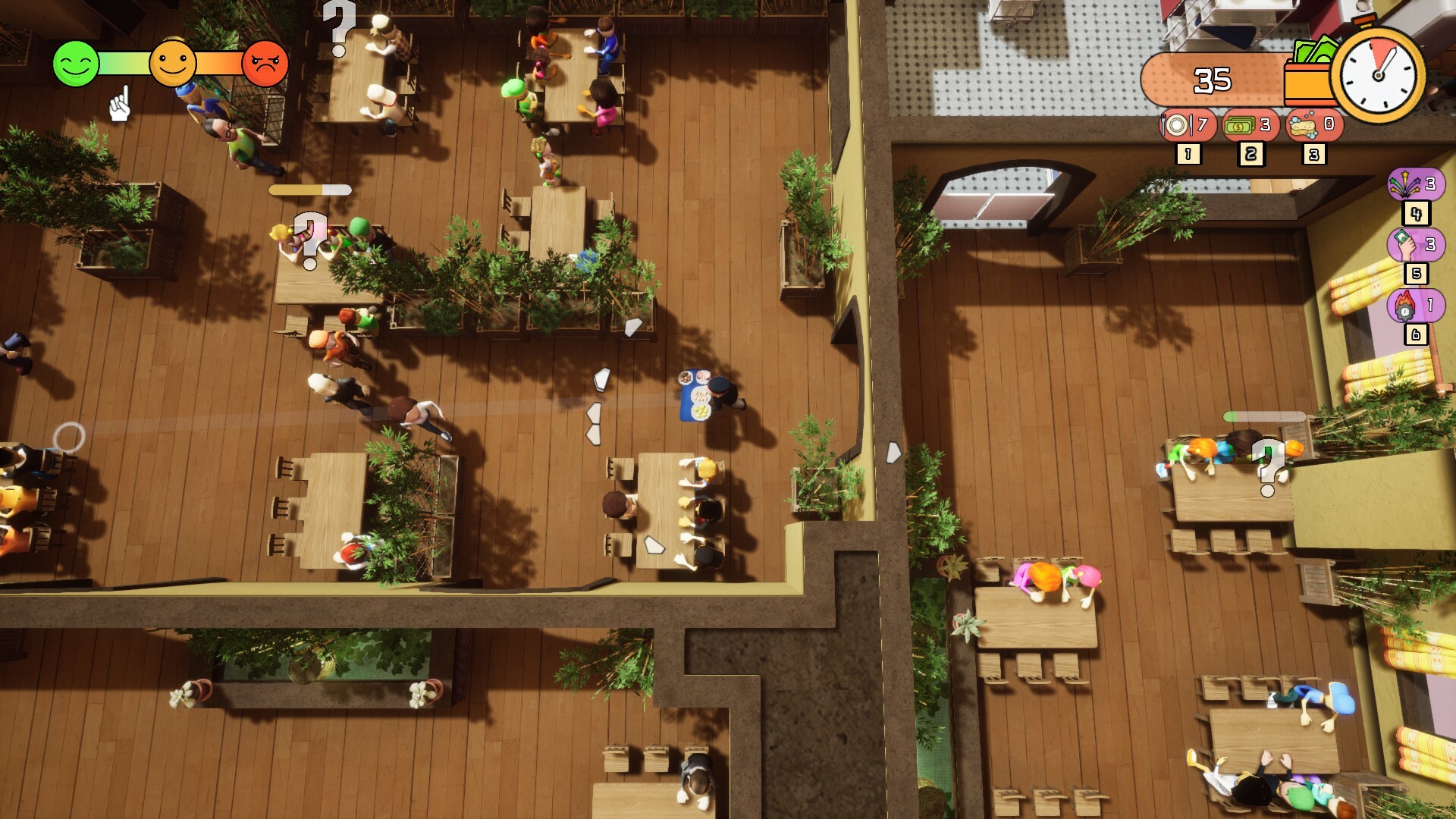Activate the tip money hand power-up
The width and height of the screenshot is (1456, 819).
click(x=1417, y=245)
